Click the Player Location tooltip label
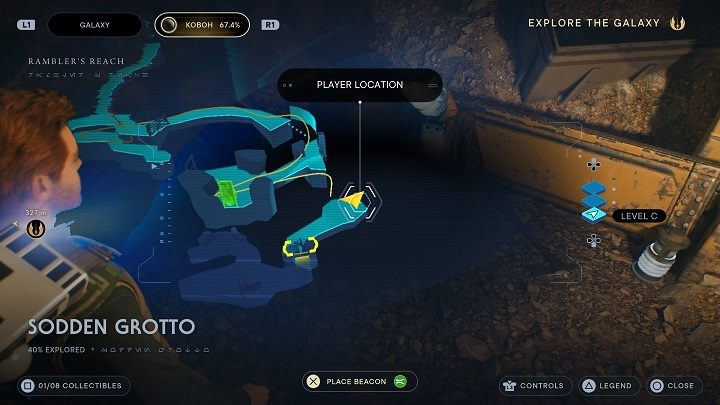Screen dimensions: 720x405 (360, 85)
